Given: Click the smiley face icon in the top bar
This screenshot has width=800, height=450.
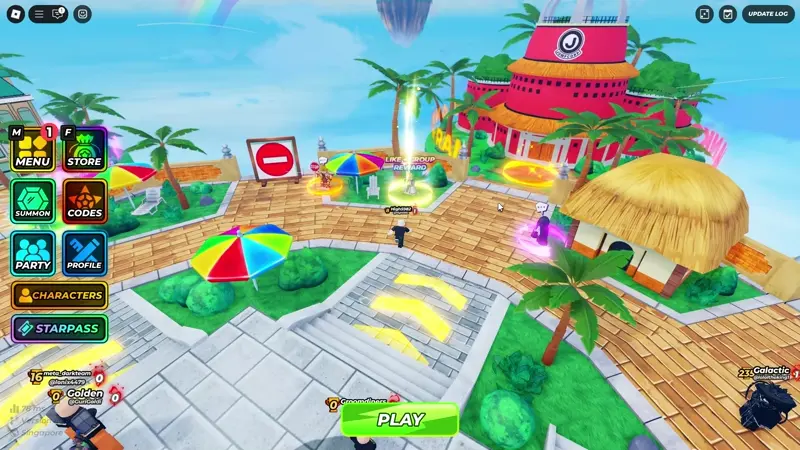Looking at the screenshot, I should click(x=82, y=14).
